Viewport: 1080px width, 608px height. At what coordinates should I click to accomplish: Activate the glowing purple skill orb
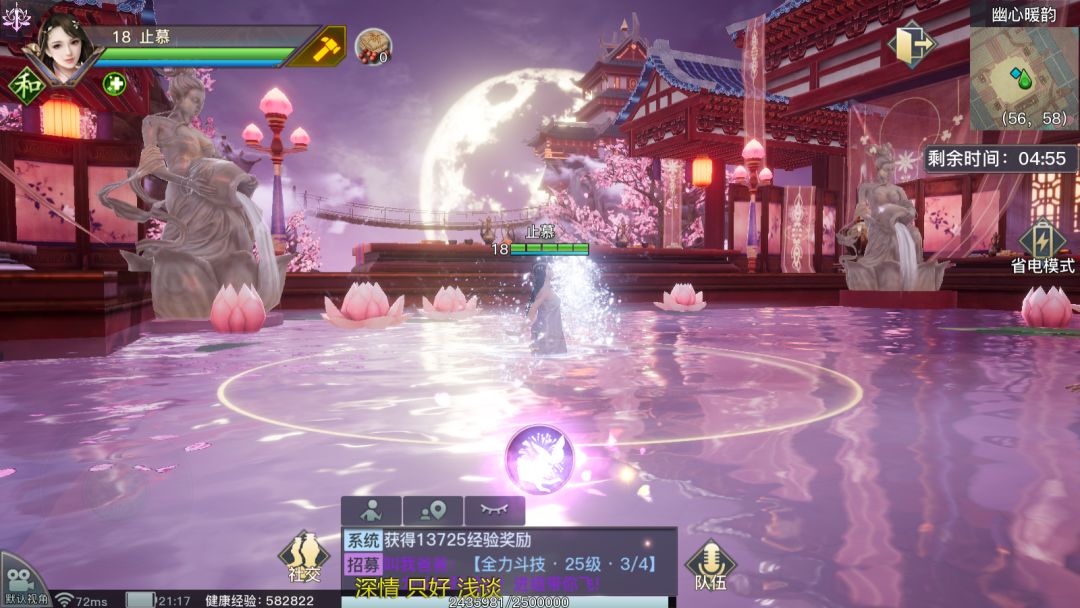click(x=539, y=460)
